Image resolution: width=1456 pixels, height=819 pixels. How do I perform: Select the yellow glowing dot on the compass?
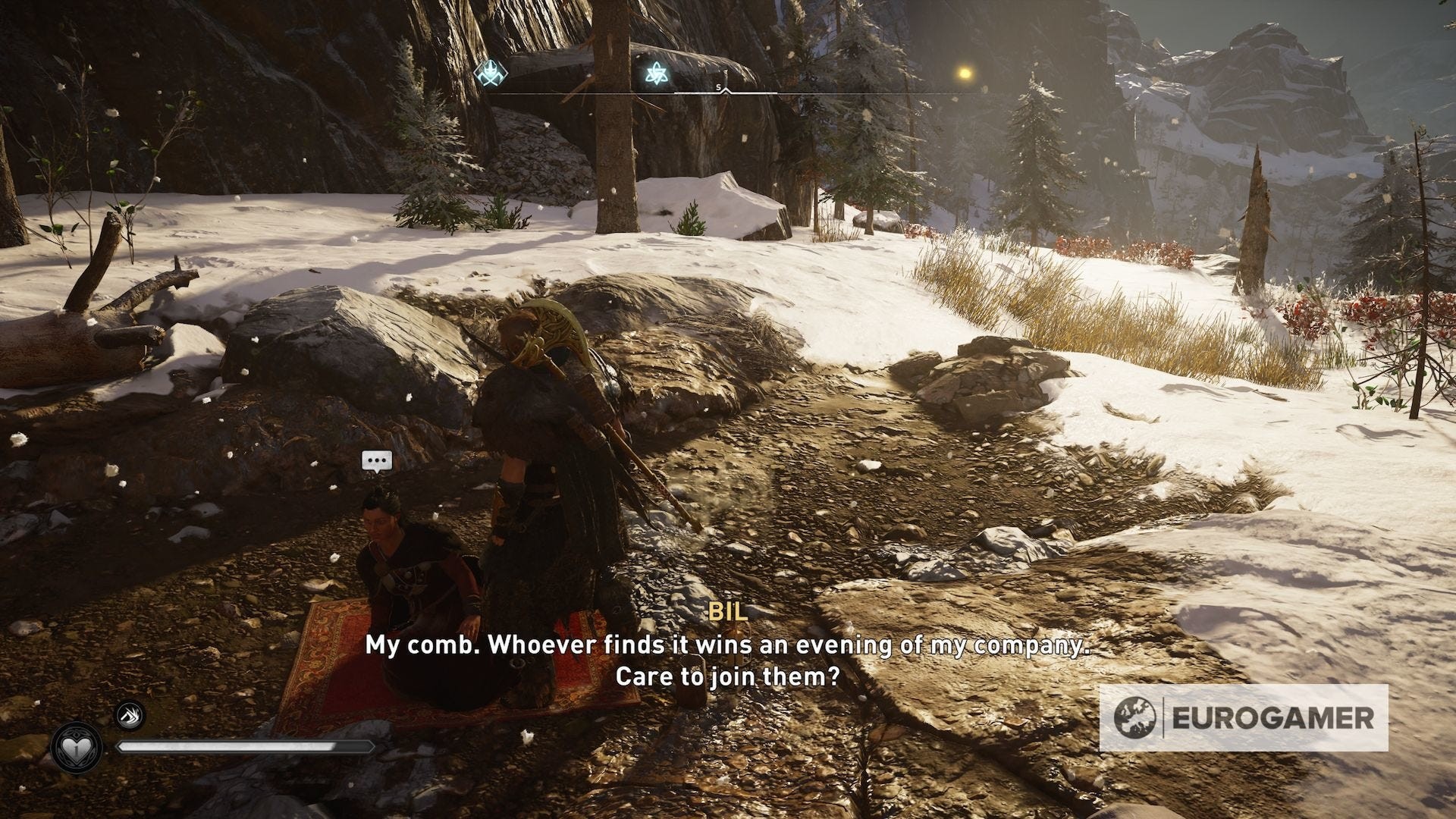pyautogui.click(x=965, y=73)
